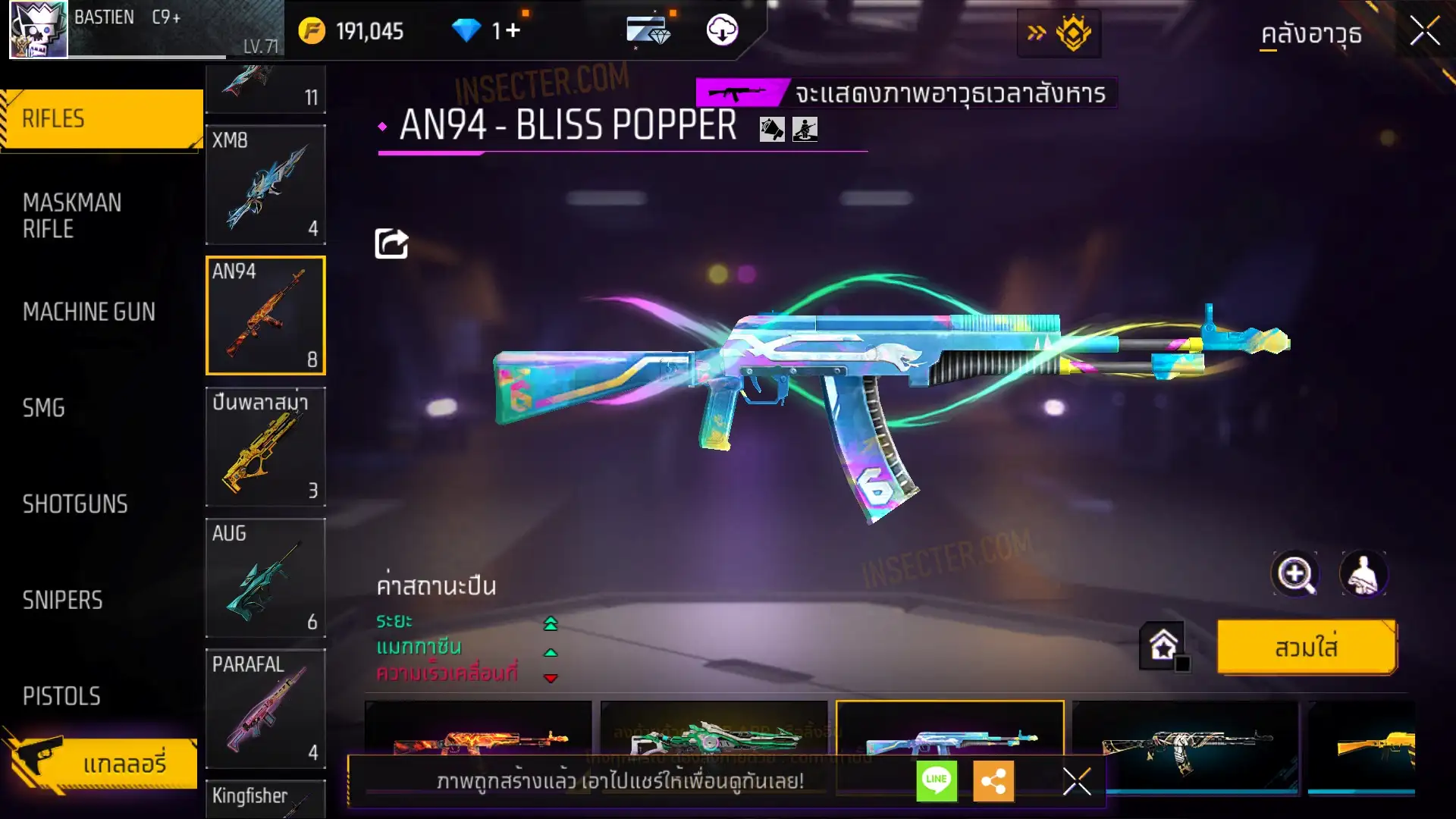Choose the SMG category
The height and width of the screenshot is (819, 1456).
click(44, 408)
